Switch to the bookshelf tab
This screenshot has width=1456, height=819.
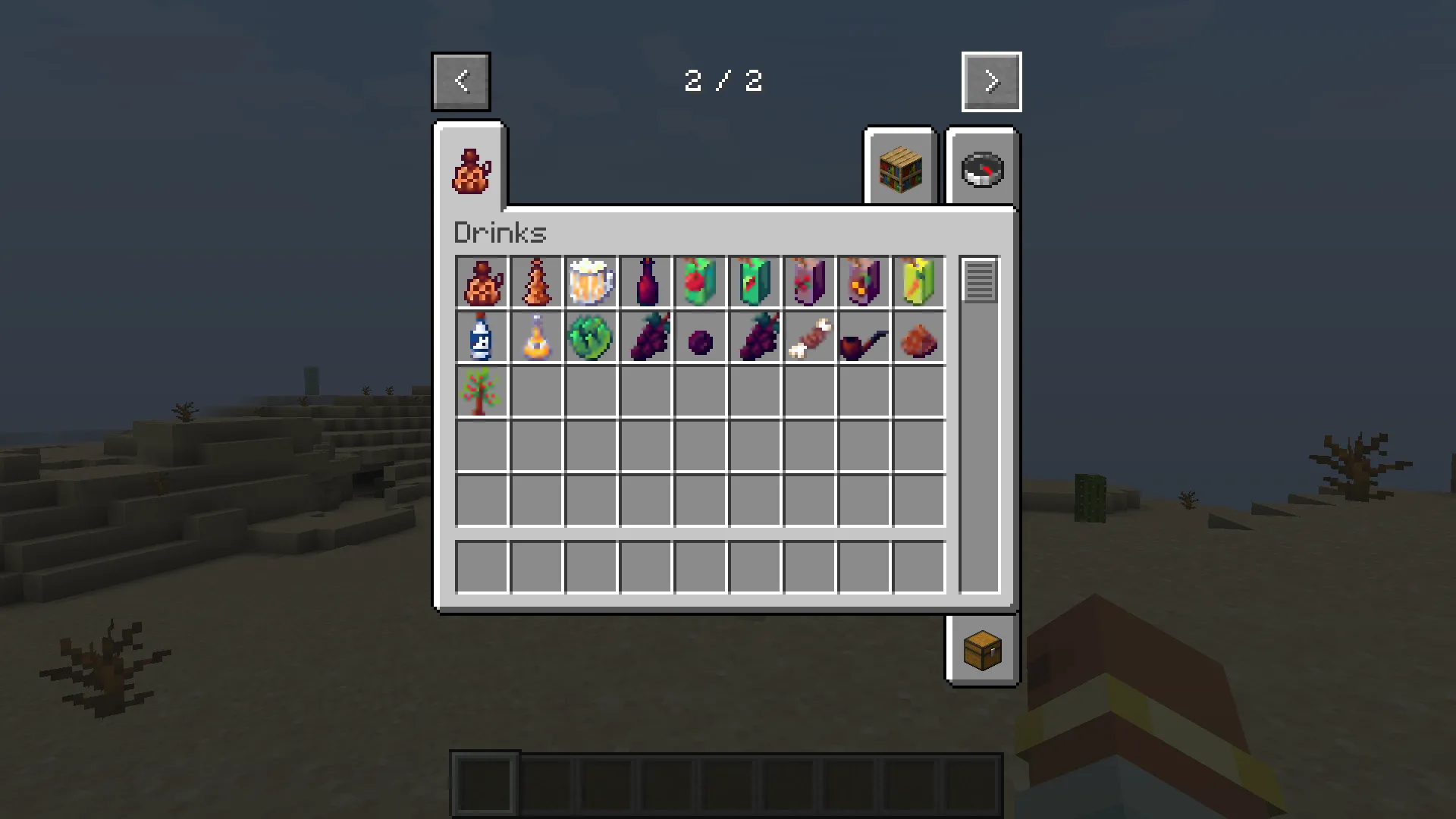pos(900,168)
